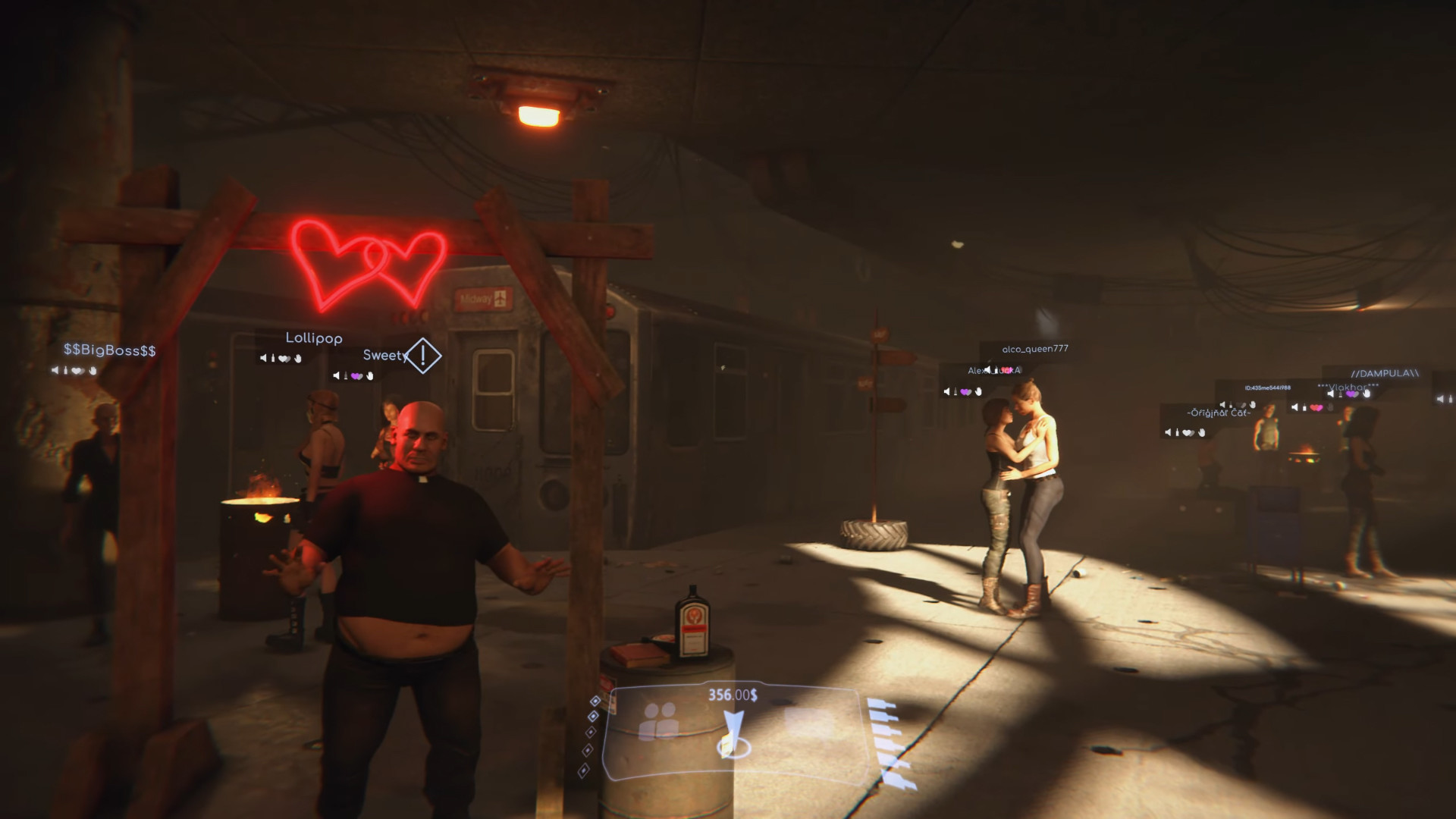Toggle the top diamond checkbox left of the HUD
This screenshot has height=819, width=1456.
[595, 701]
